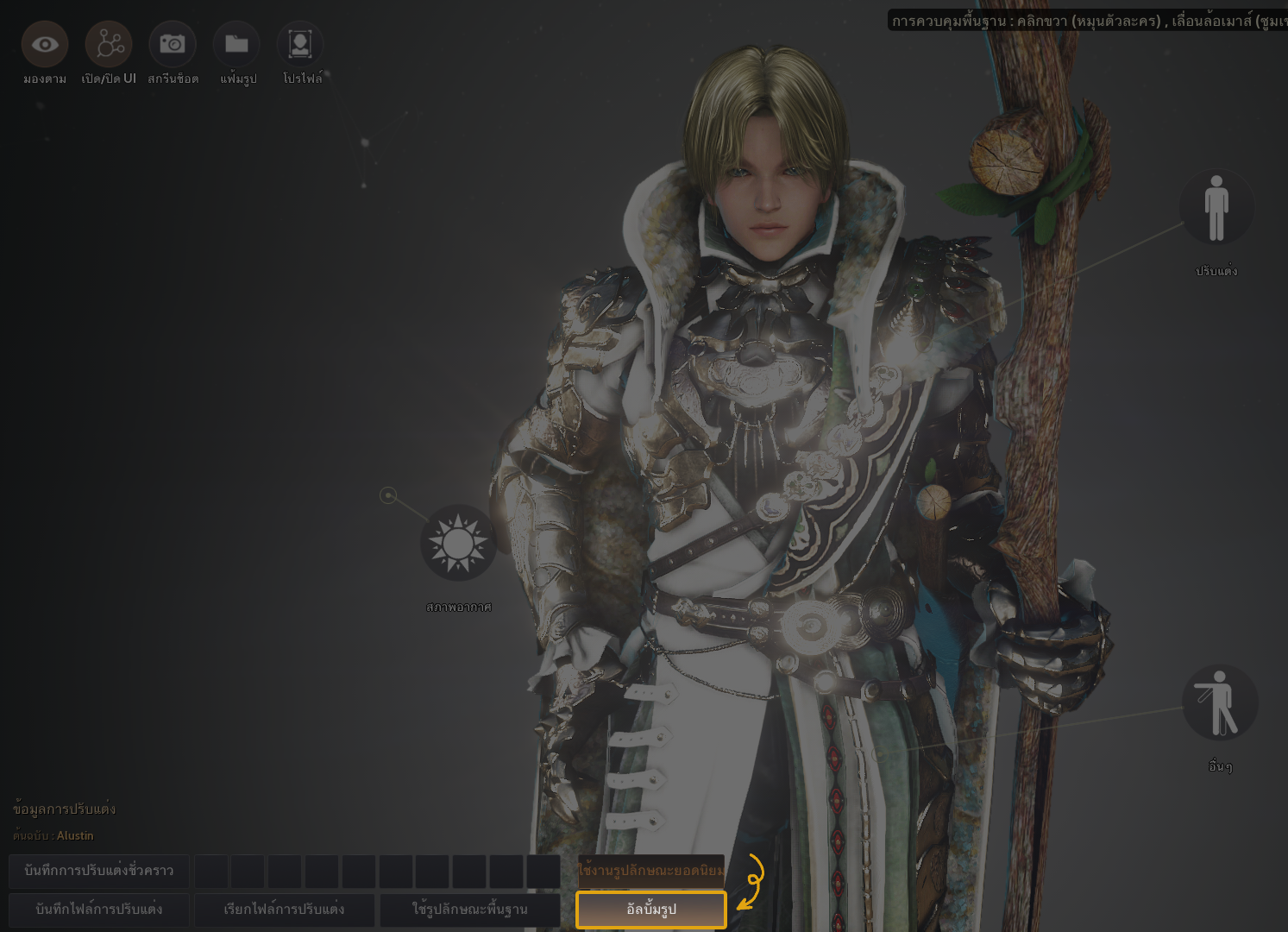Click the highlighted อัลบั้มรูป button
The height and width of the screenshot is (932, 1288).
coord(651,910)
